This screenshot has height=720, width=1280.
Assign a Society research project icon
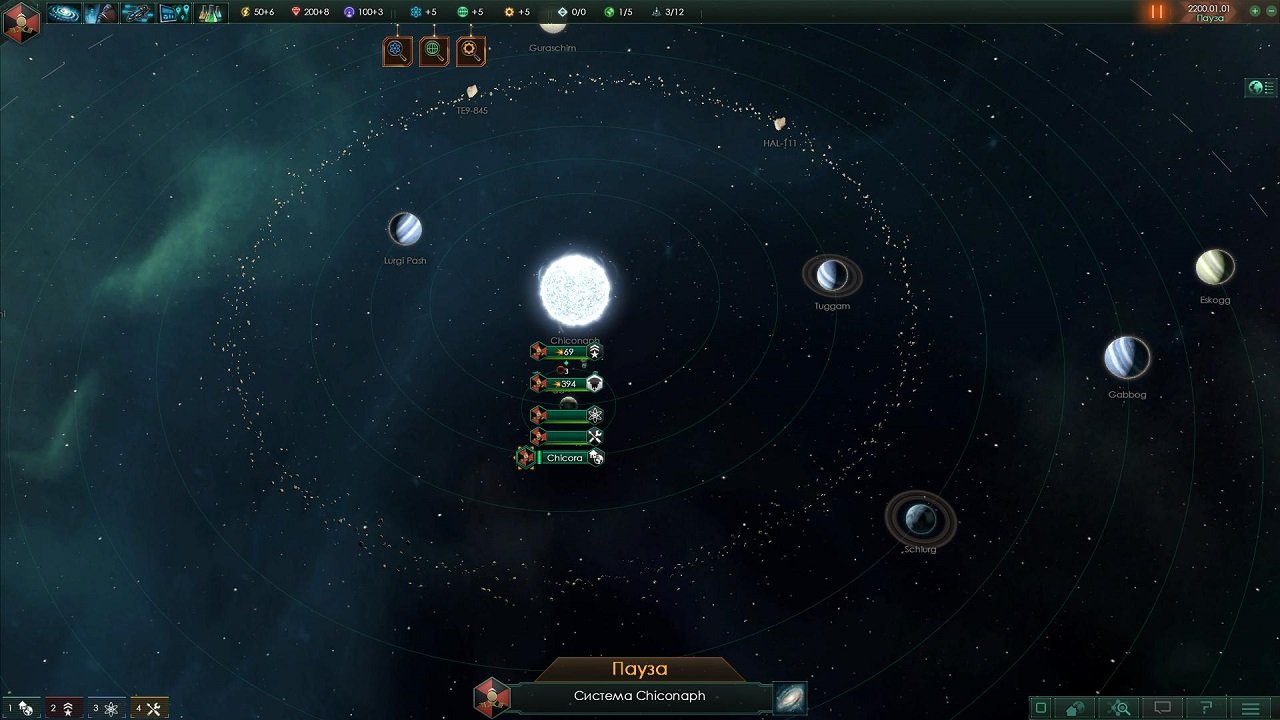[434, 50]
